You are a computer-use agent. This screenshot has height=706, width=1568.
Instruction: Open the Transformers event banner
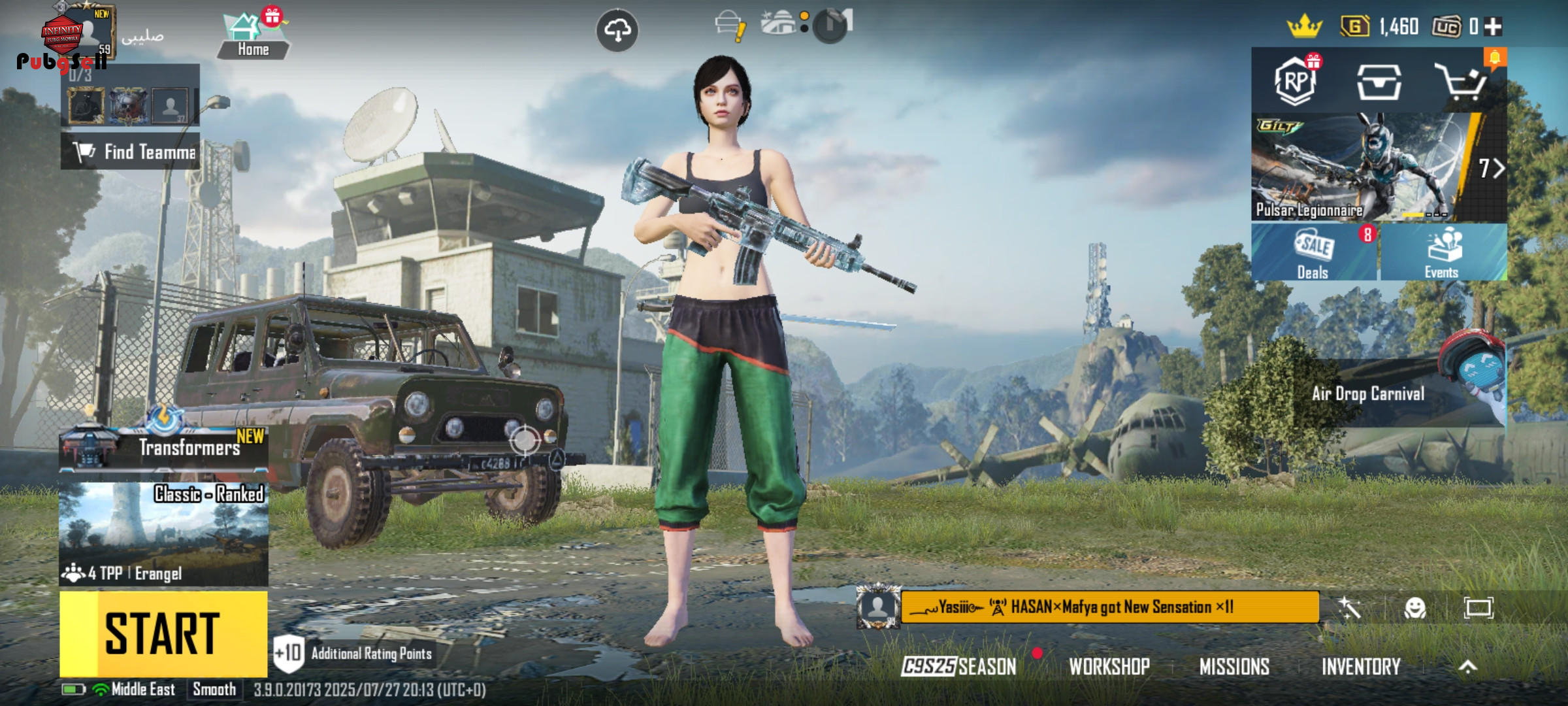[163, 447]
